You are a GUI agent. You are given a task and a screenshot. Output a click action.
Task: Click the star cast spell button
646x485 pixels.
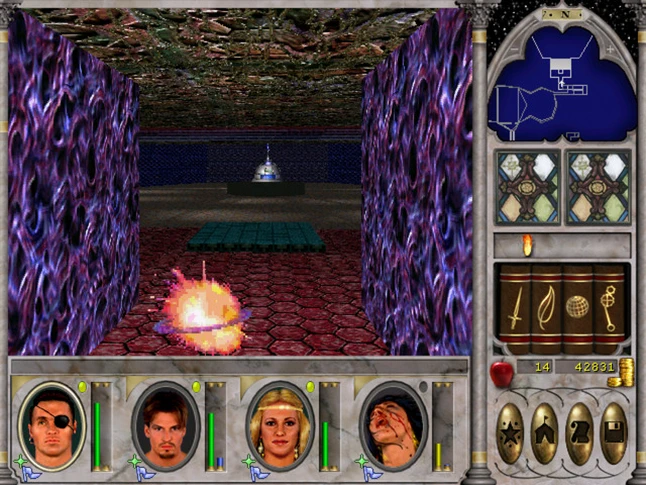coord(511,433)
